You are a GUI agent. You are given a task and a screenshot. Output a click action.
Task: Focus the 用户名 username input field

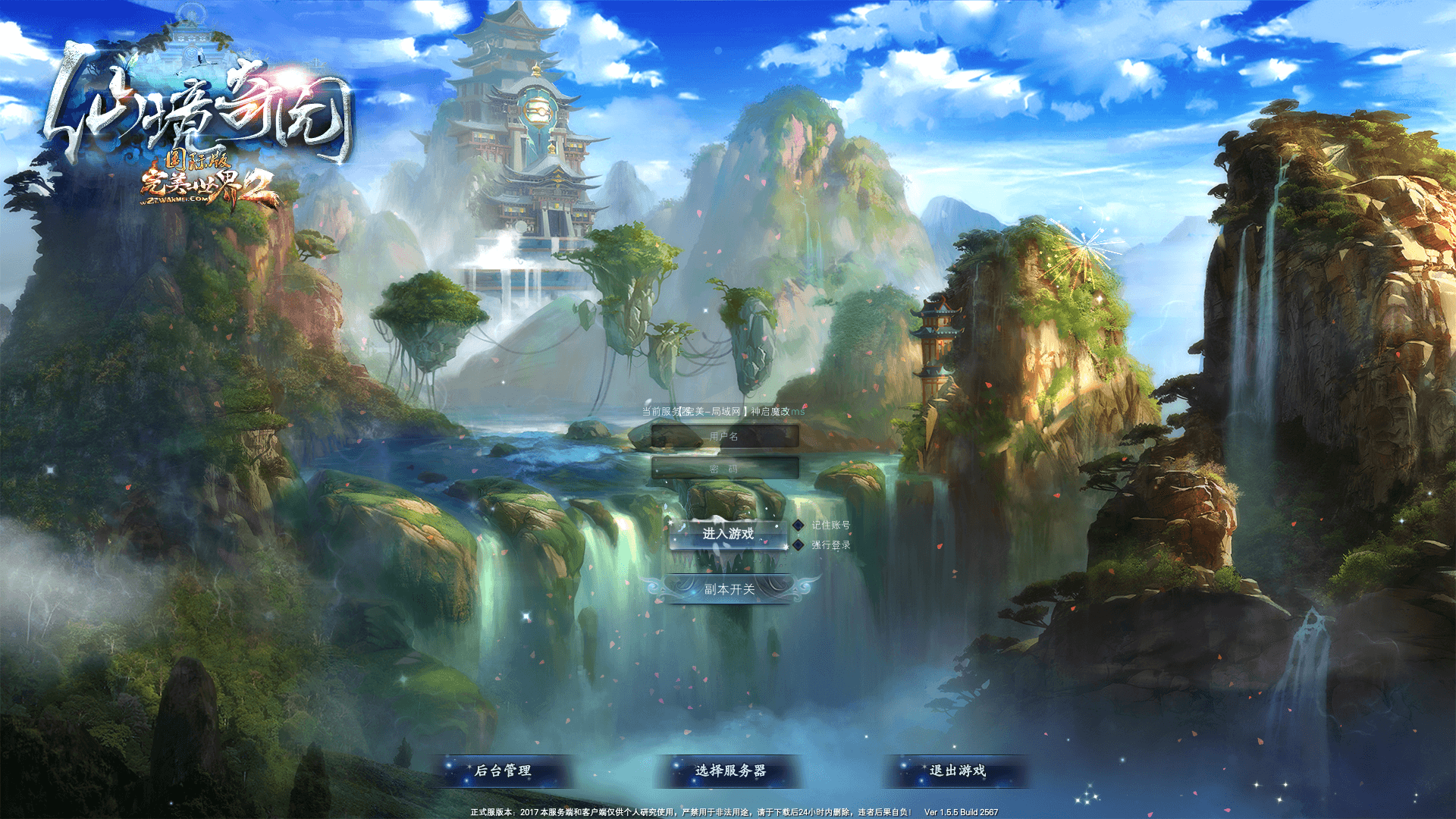coord(726,437)
